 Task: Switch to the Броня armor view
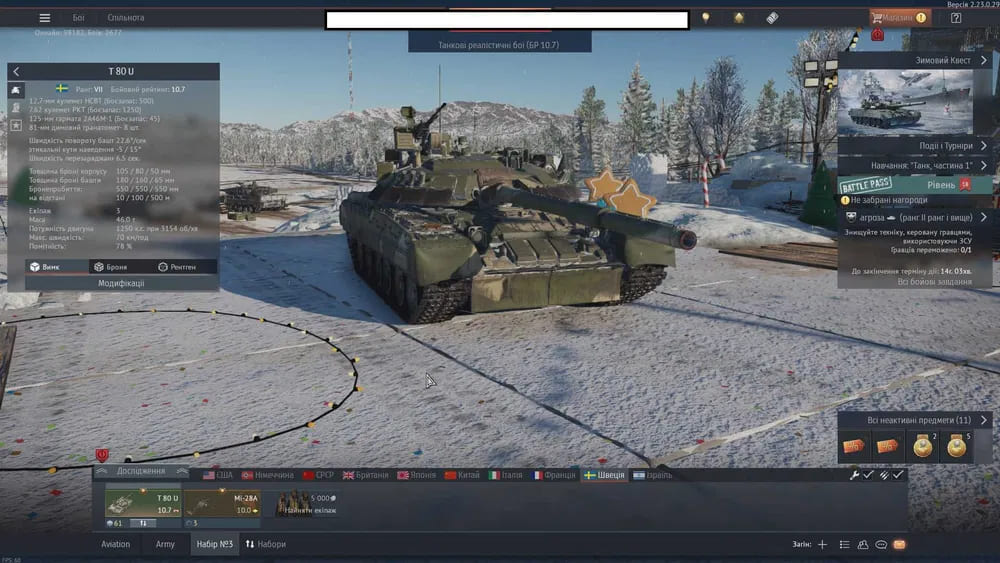[110, 267]
